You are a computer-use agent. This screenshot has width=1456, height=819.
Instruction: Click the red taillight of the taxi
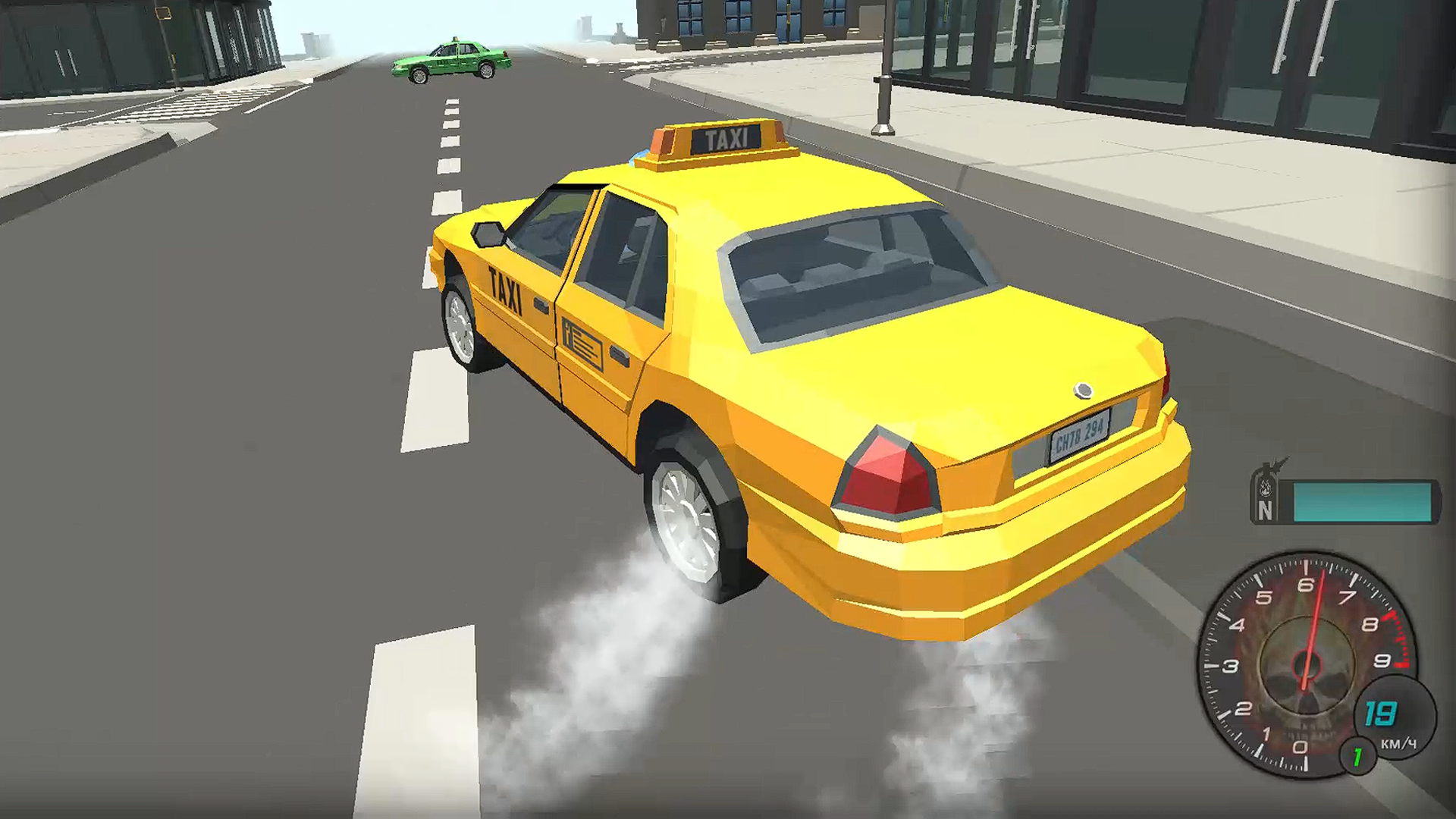pos(883,466)
